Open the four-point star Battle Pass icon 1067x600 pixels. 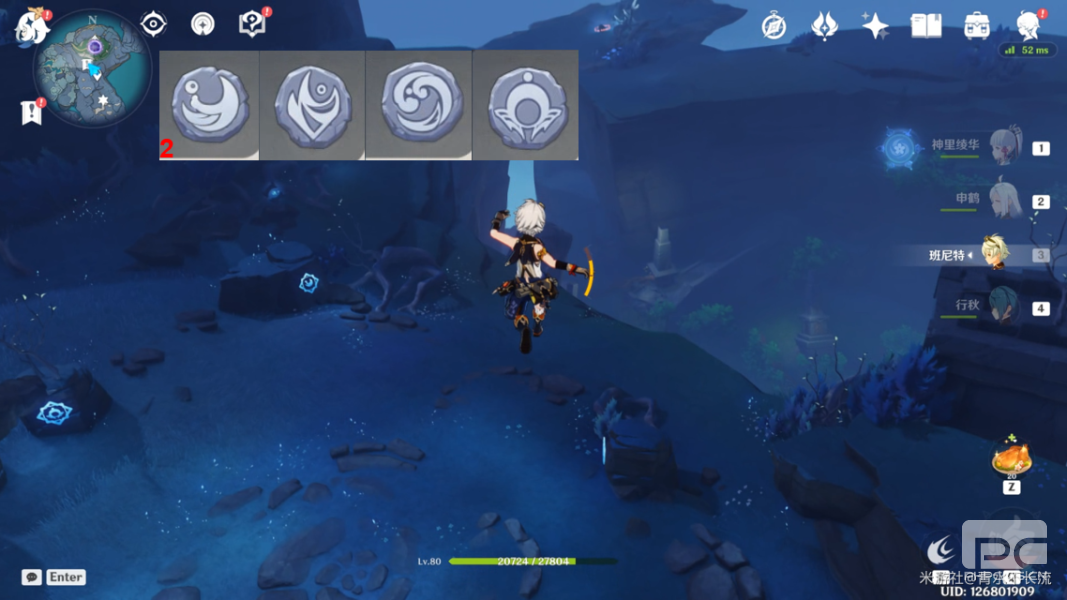(875, 27)
